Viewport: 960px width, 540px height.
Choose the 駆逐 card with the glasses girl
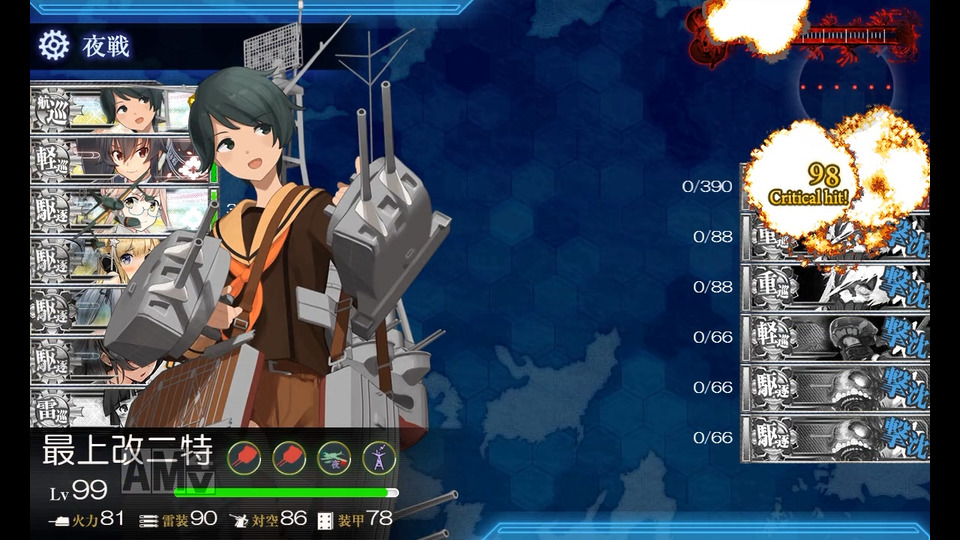[100, 208]
